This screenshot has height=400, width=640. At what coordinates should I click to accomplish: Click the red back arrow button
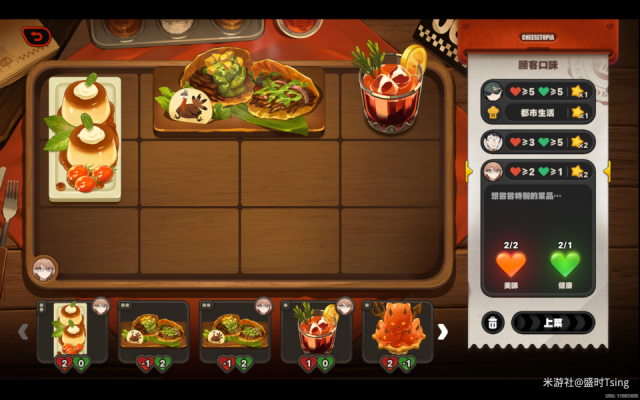[x=37, y=37]
